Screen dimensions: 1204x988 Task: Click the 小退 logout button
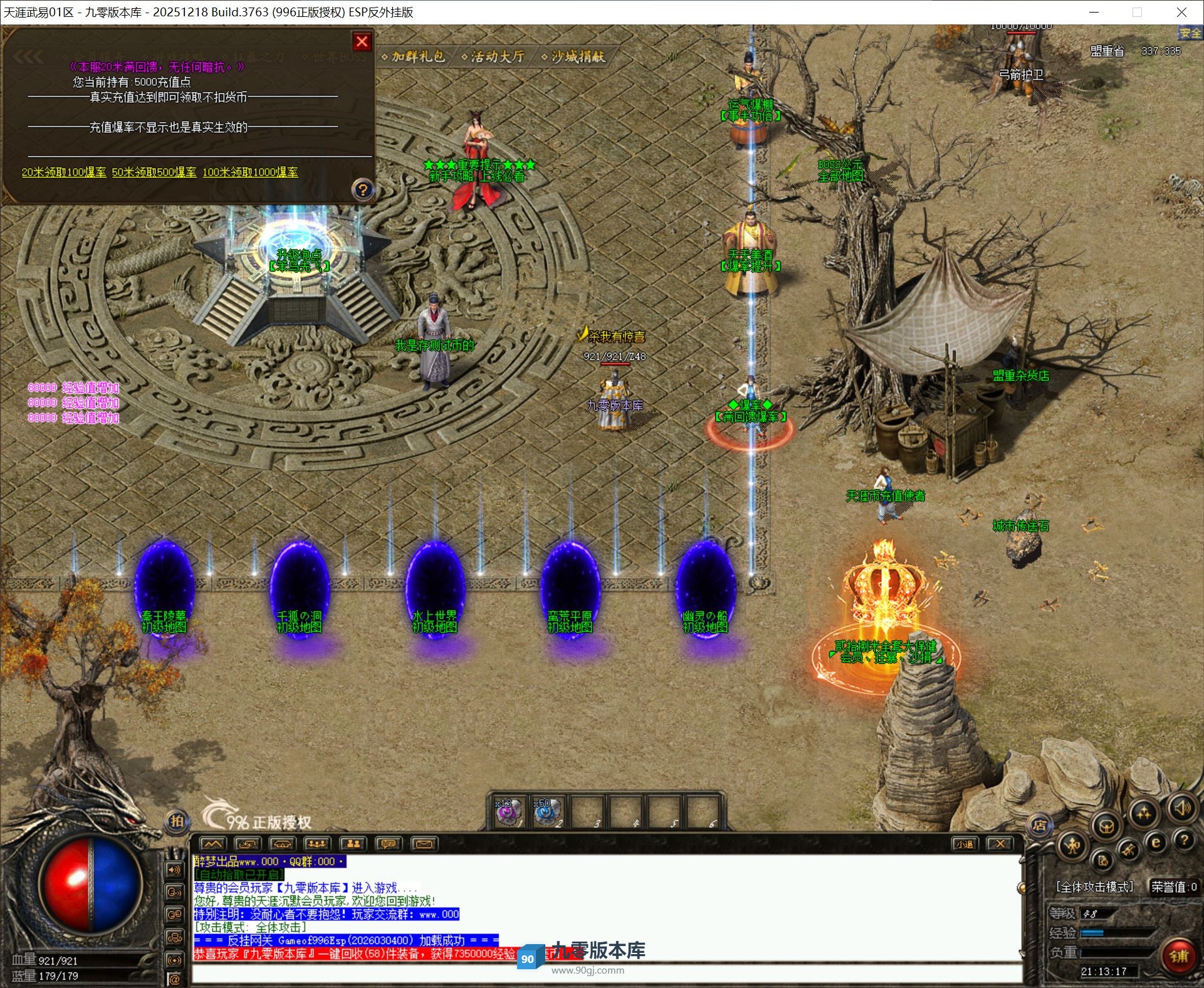point(964,844)
